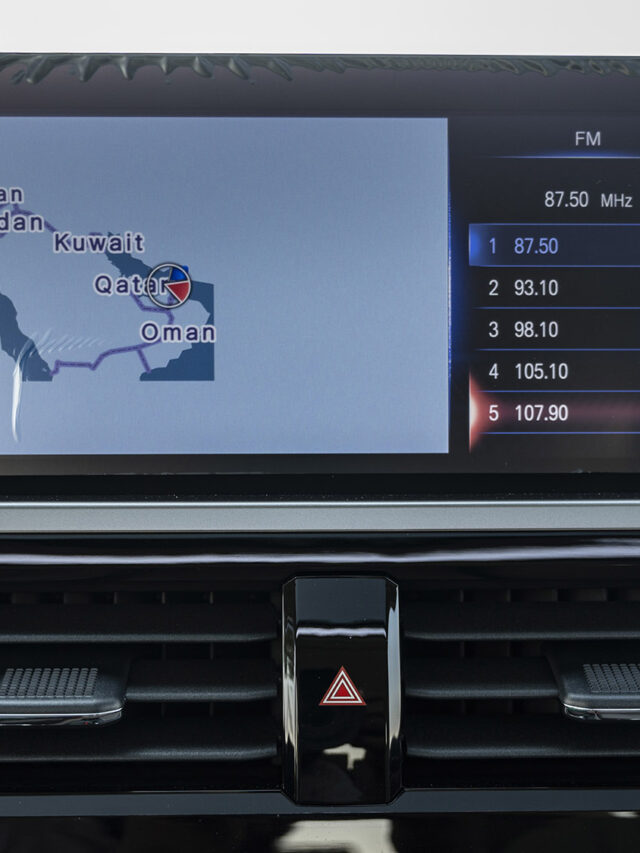This screenshot has height=853, width=640.
Task: Tap the vehicle position marker near Qatar
Action: pyautogui.click(x=169, y=285)
